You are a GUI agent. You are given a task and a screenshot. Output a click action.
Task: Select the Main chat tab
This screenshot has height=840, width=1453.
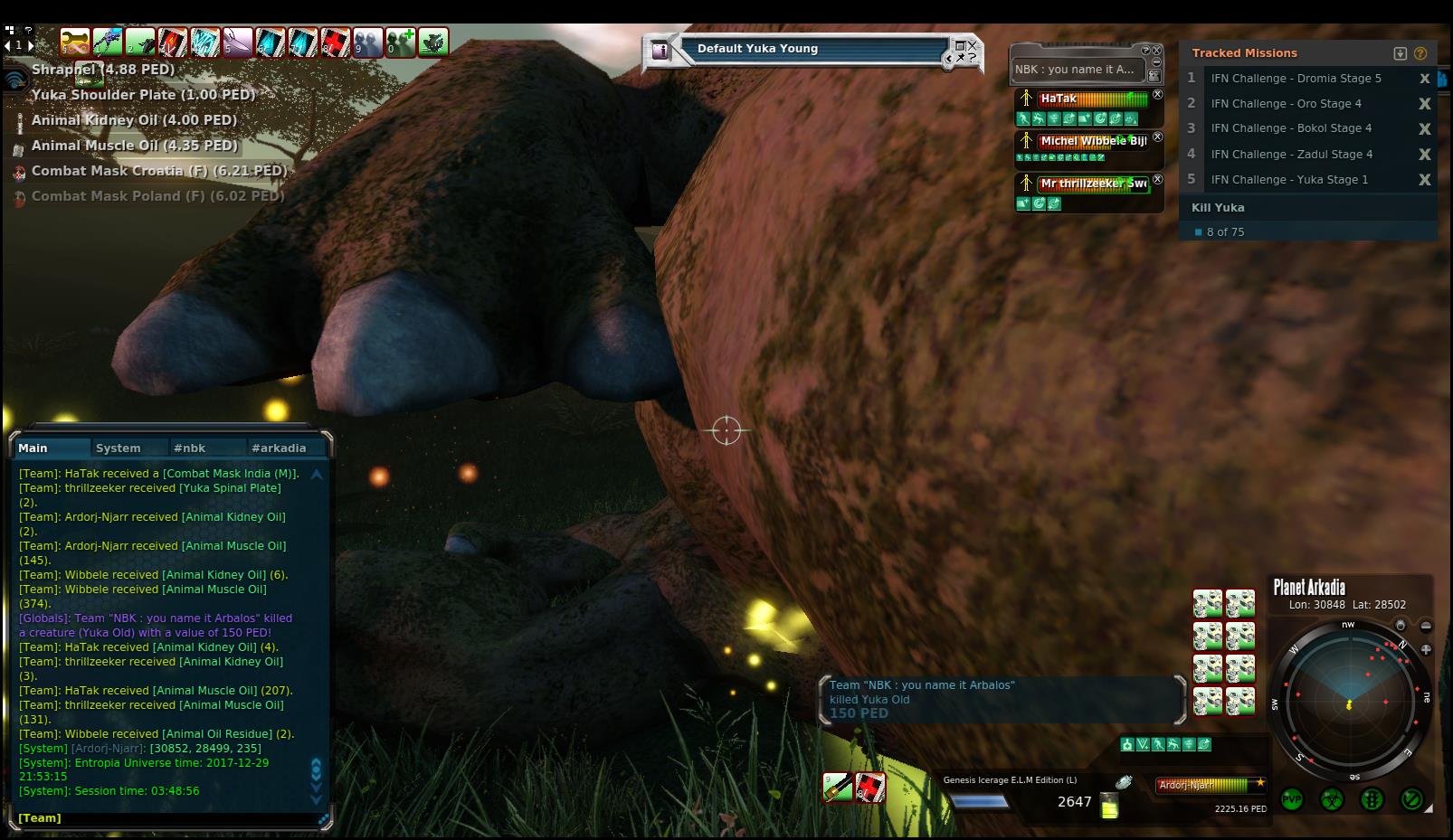33,448
